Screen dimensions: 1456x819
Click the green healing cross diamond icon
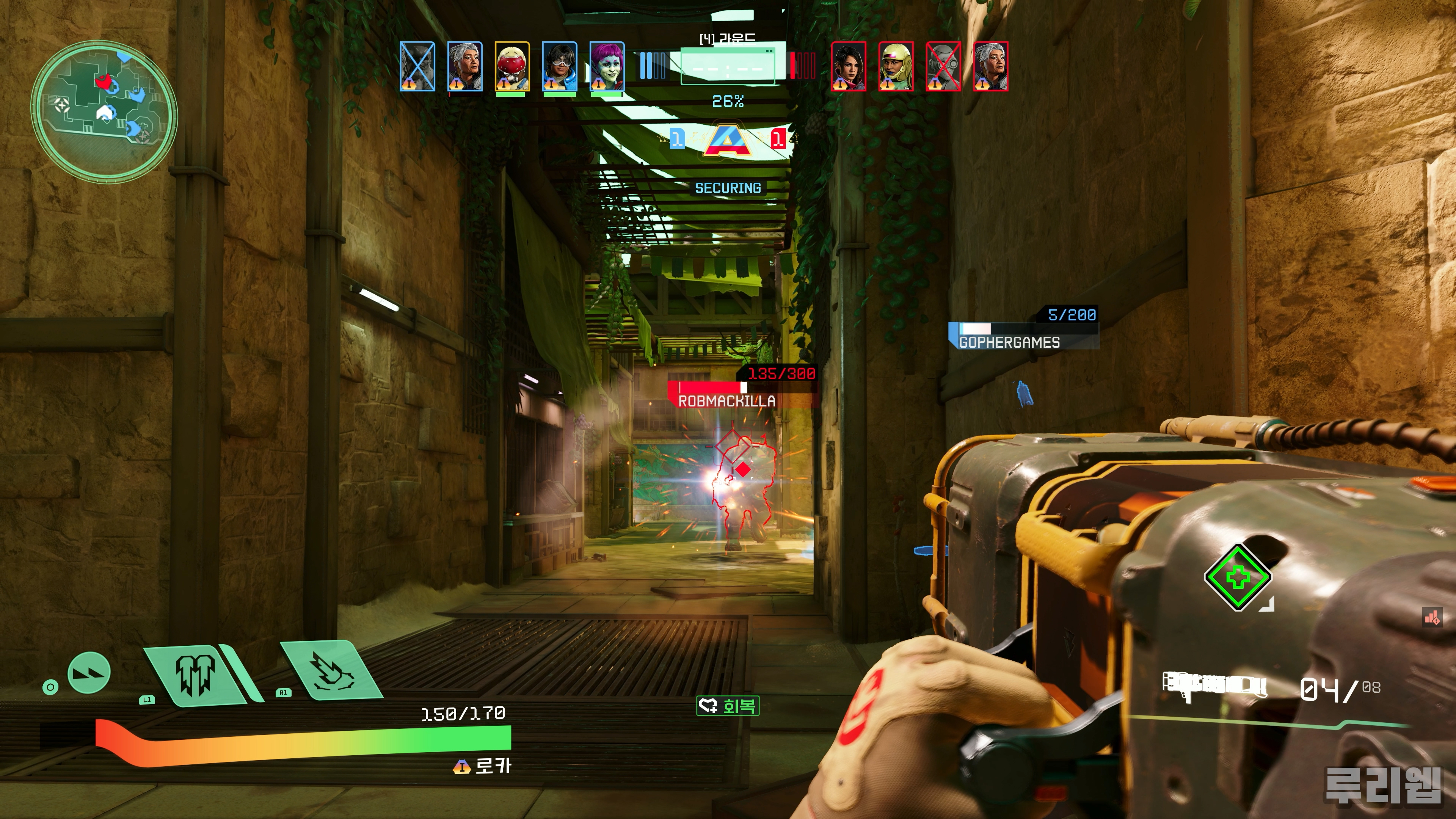1237,577
